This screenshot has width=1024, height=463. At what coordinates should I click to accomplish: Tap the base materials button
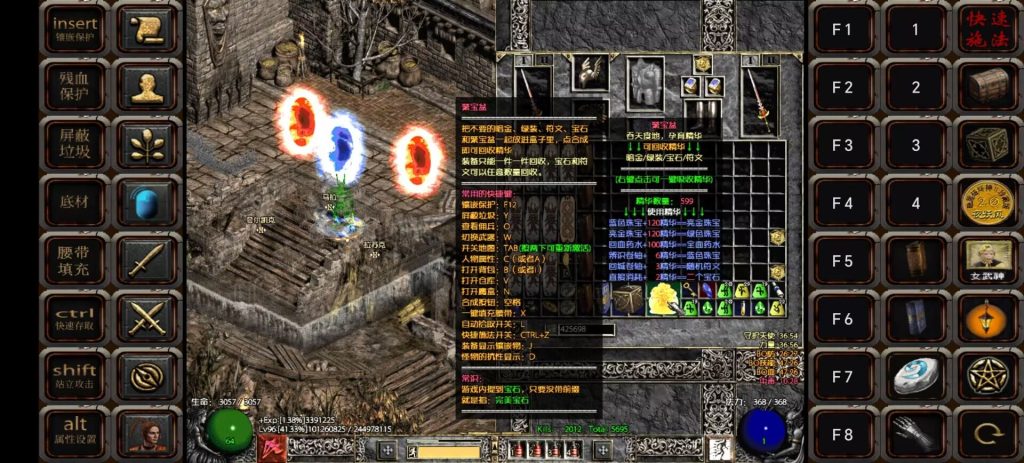[75, 202]
